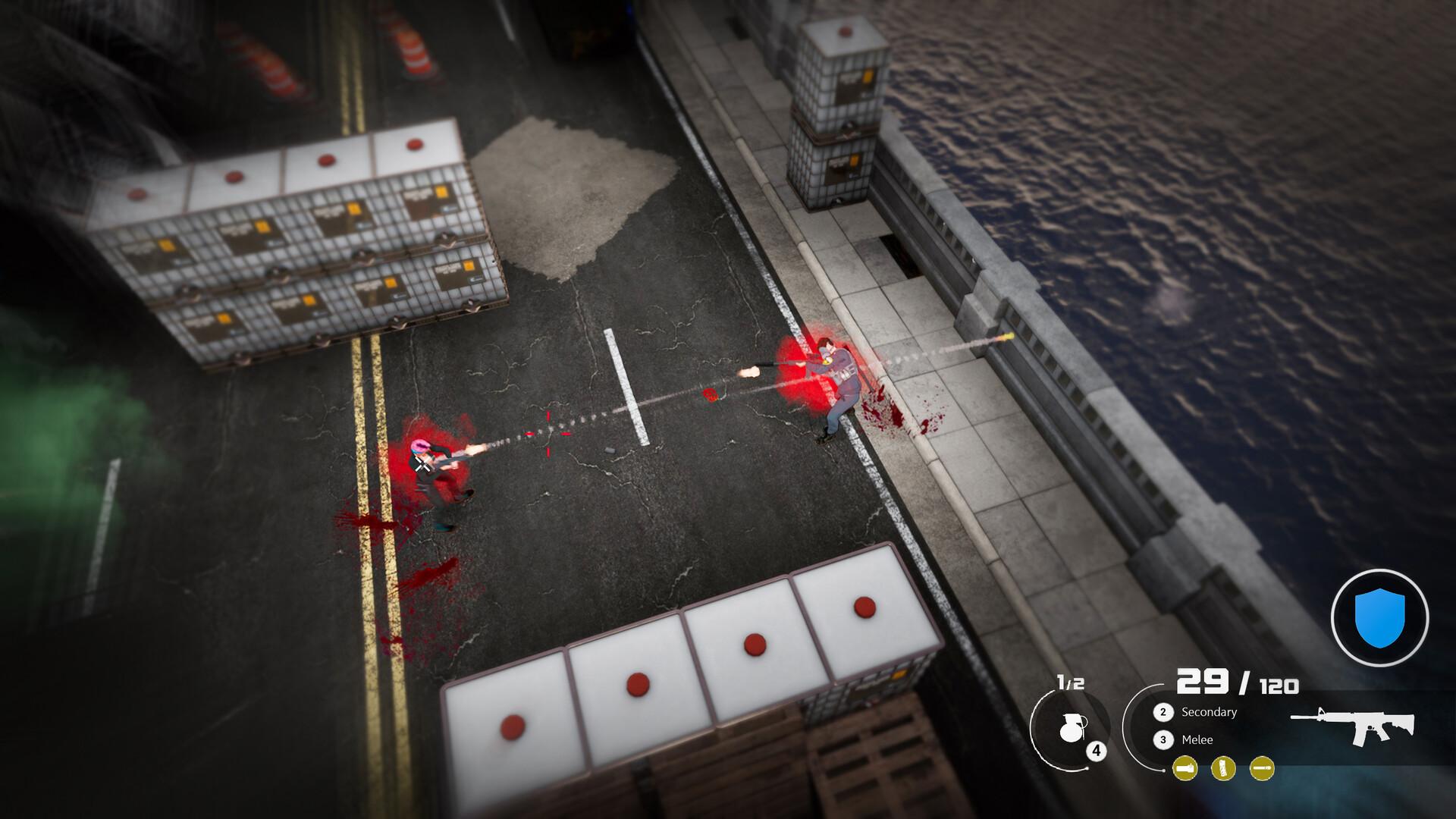1456x819 pixels.
Task: Click the grenade count badge showing 4
Action: click(x=1097, y=751)
